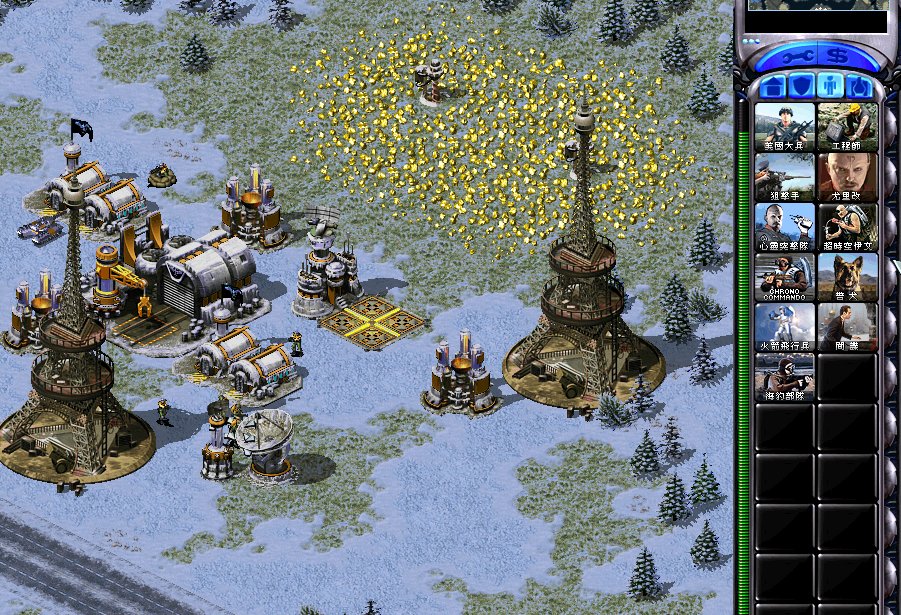Viewport: 901px width, 615px height.
Task: Train an attack dog (警犬)
Action: 847,277
